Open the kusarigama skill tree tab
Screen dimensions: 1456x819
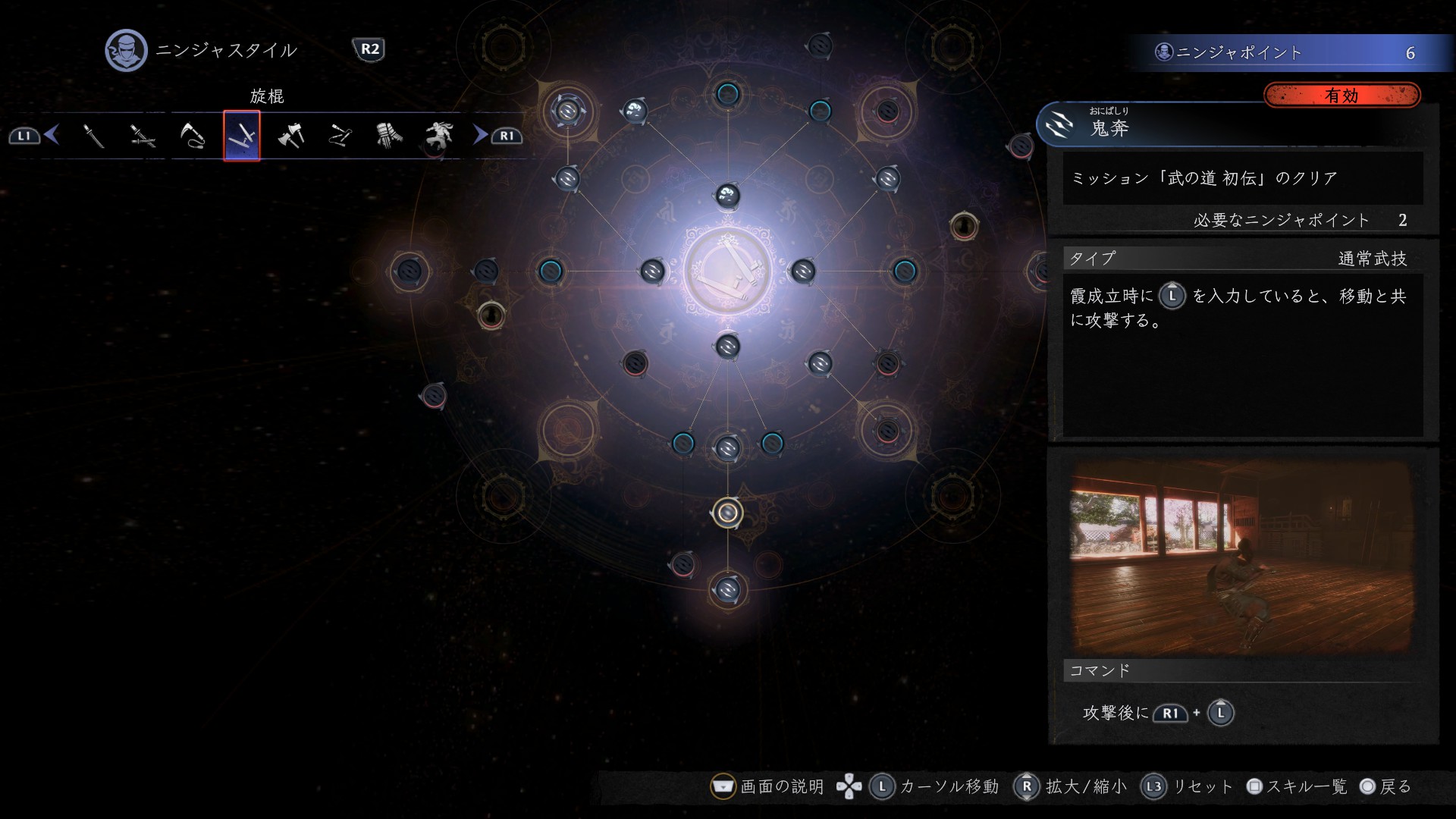point(193,136)
